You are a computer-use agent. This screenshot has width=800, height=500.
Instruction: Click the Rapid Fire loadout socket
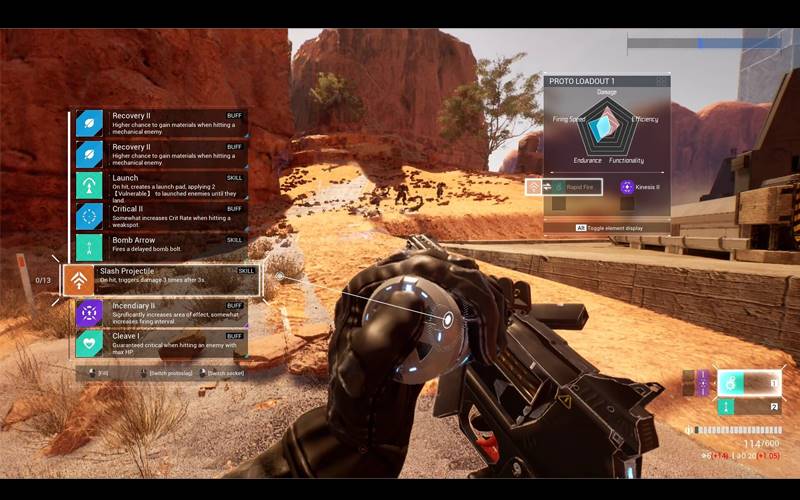pyautogui.click(x=564, y=187)
